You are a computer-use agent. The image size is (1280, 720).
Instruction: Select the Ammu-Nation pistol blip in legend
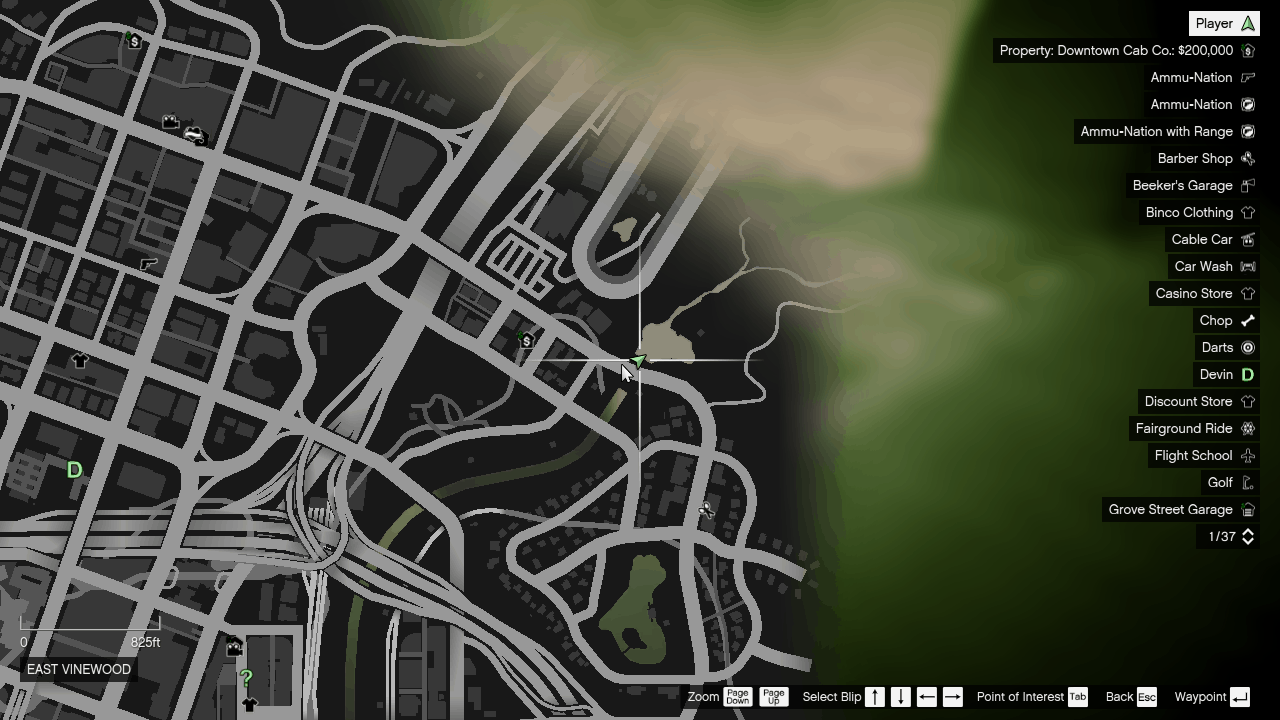1247,77
